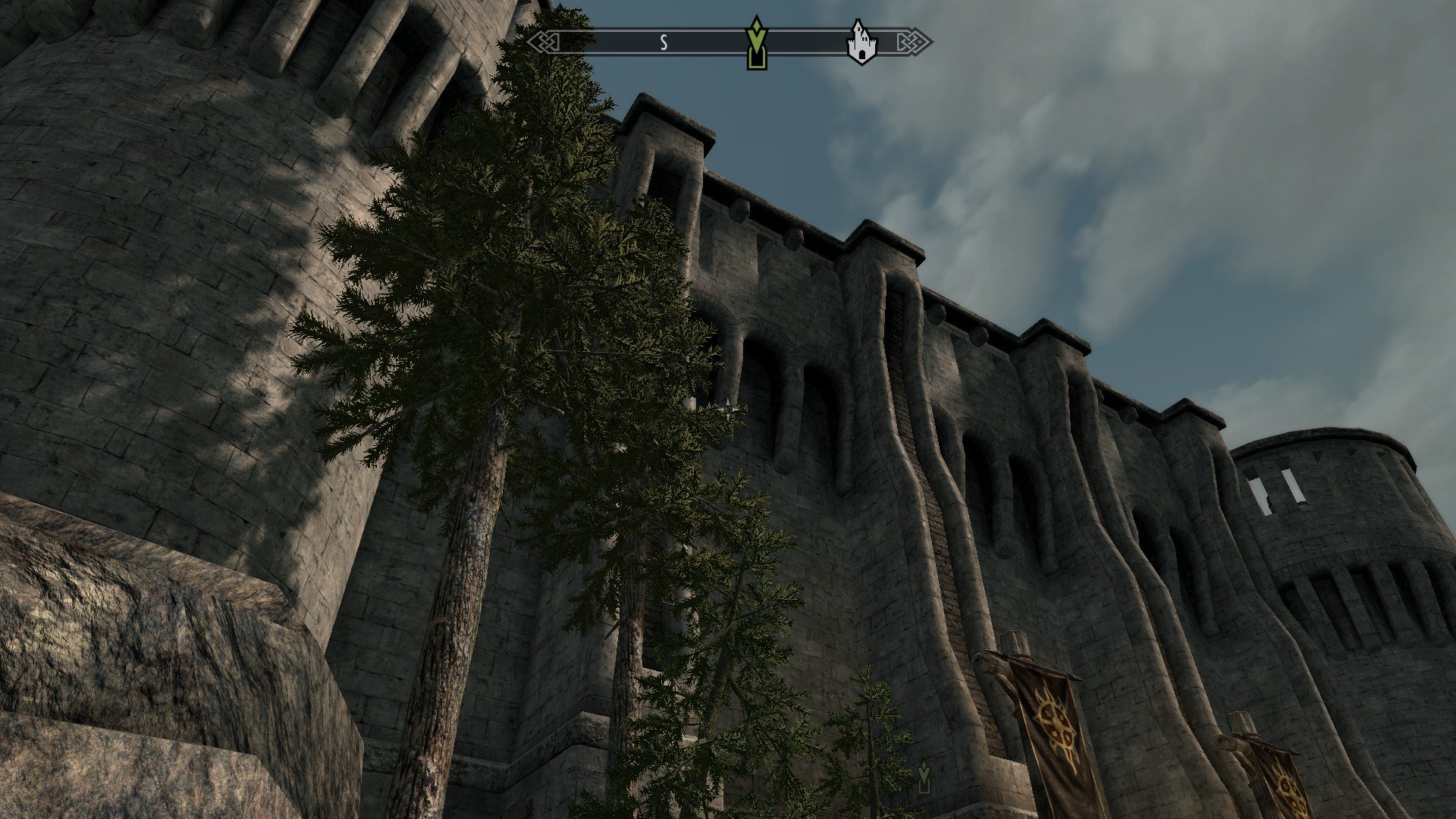Click the floating green quest marker near the banners

pyautogui.click(x=924, y=778)
